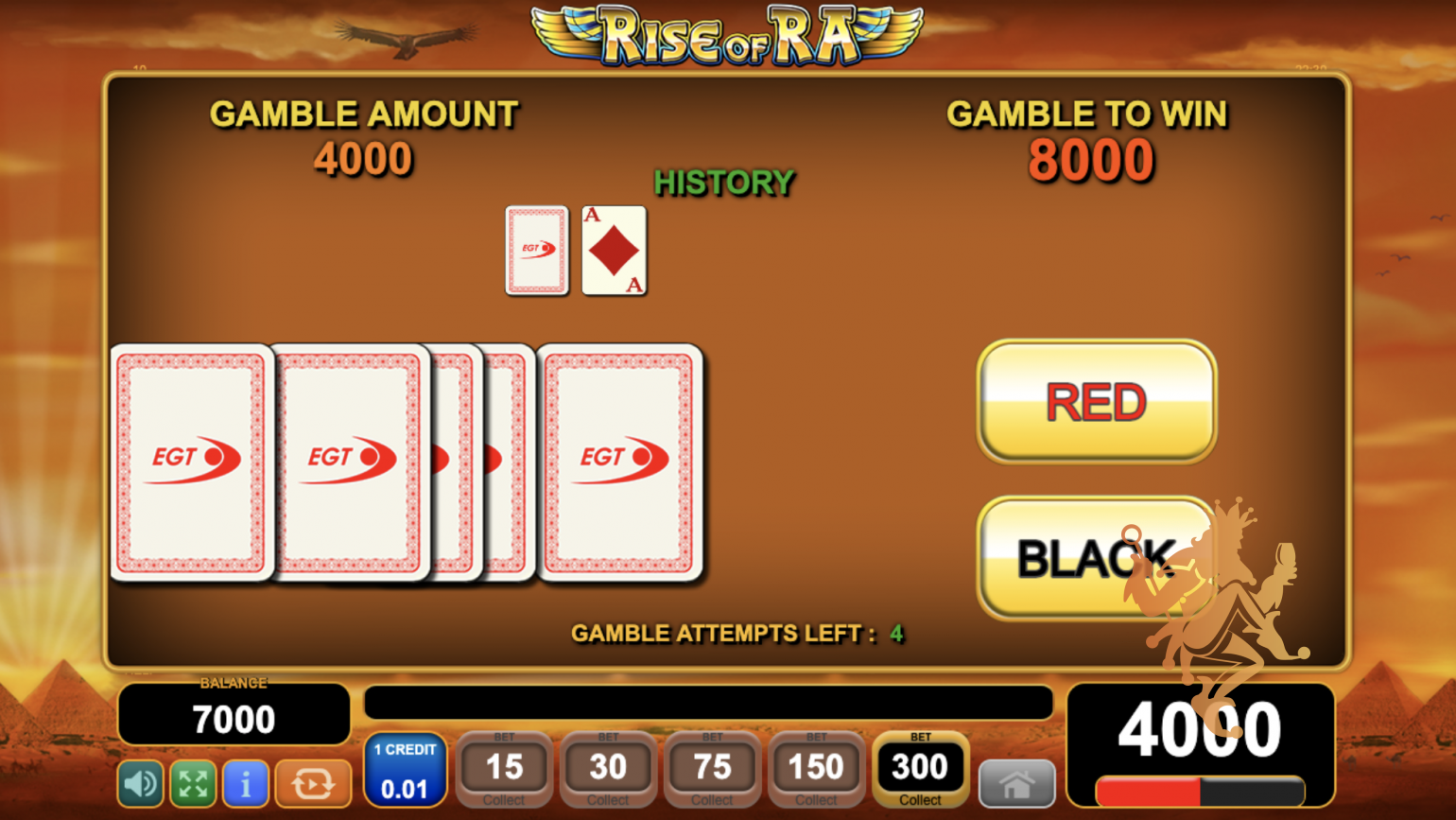Image resolution: width=1456 pixels, height=820 pixels.
Task: Click the Balance display showing 7000
Action: 234,716
